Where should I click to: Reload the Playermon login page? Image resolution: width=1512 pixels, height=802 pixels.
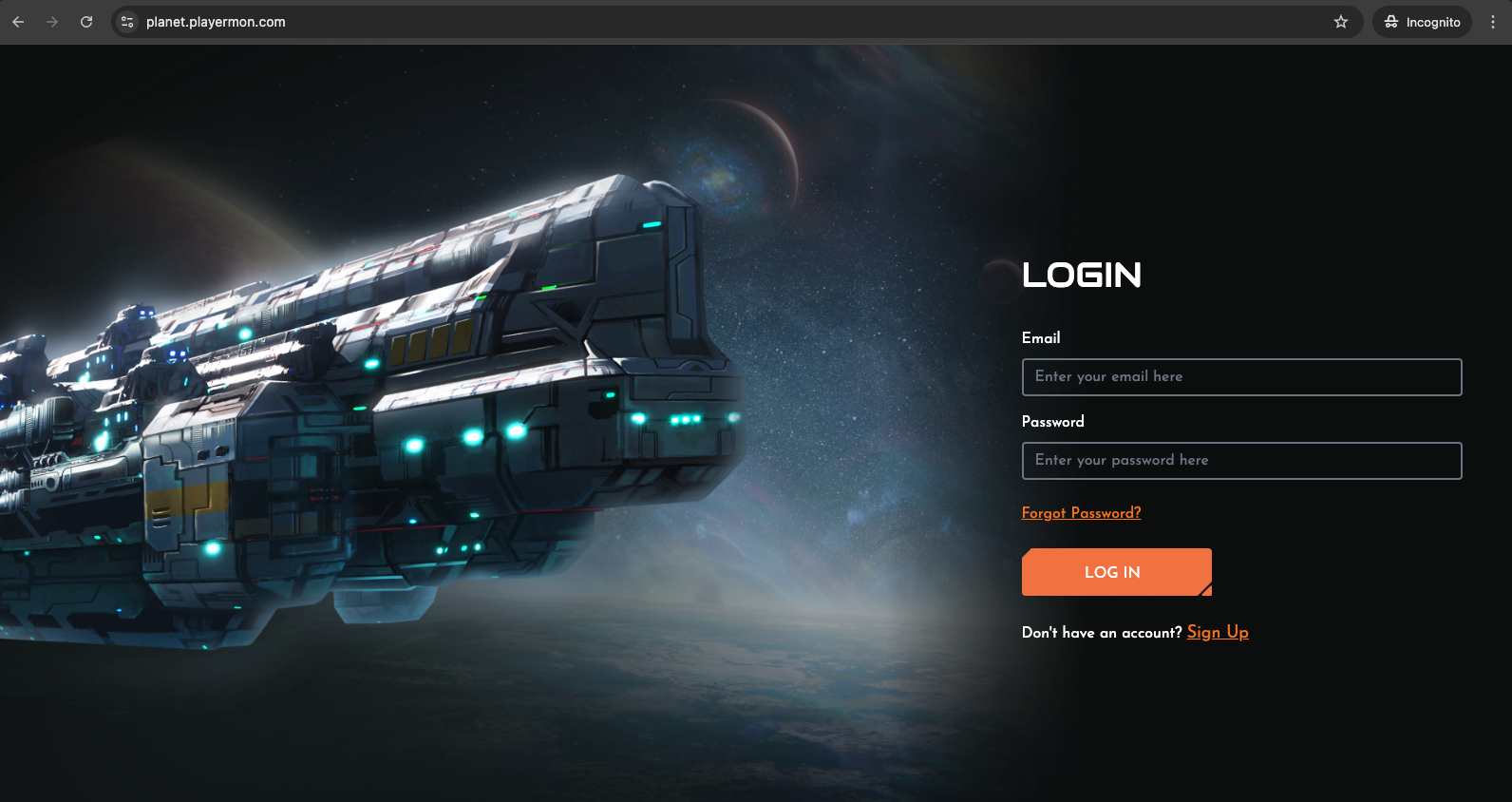[x=85, y=21]
